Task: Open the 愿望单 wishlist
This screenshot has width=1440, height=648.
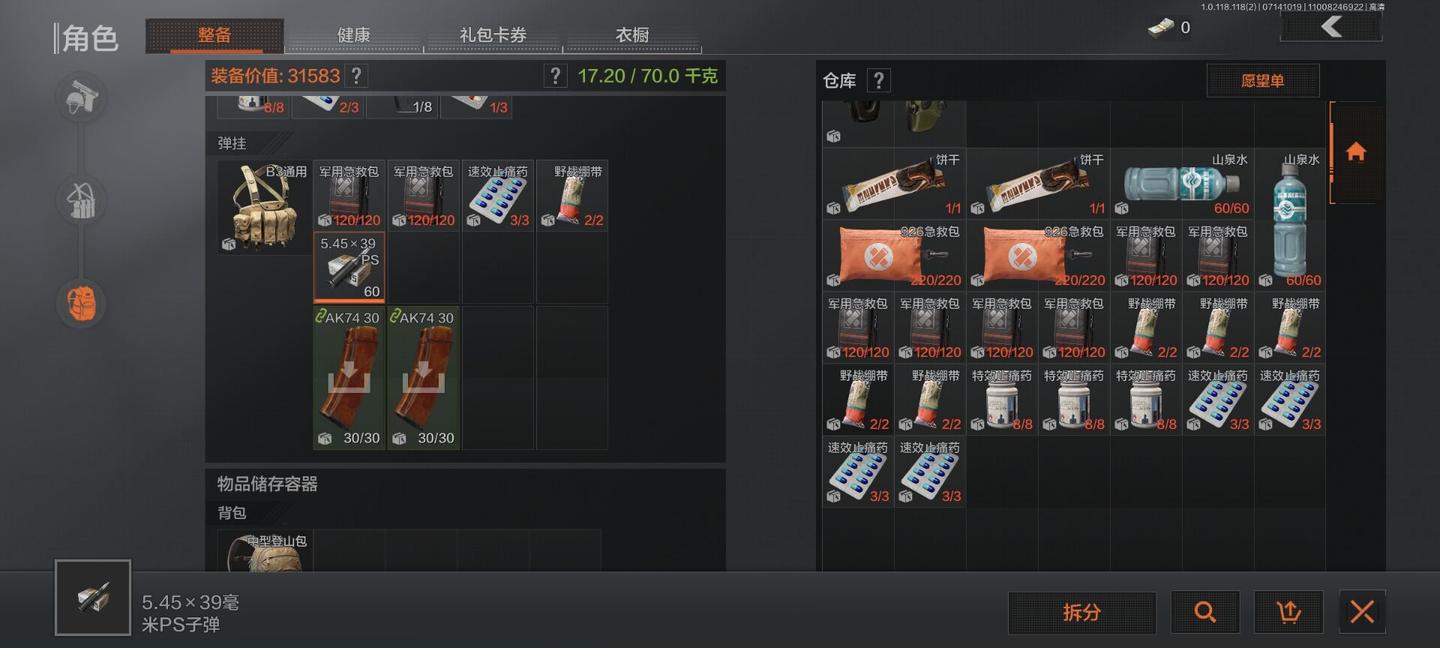Action: [1262, 81]
